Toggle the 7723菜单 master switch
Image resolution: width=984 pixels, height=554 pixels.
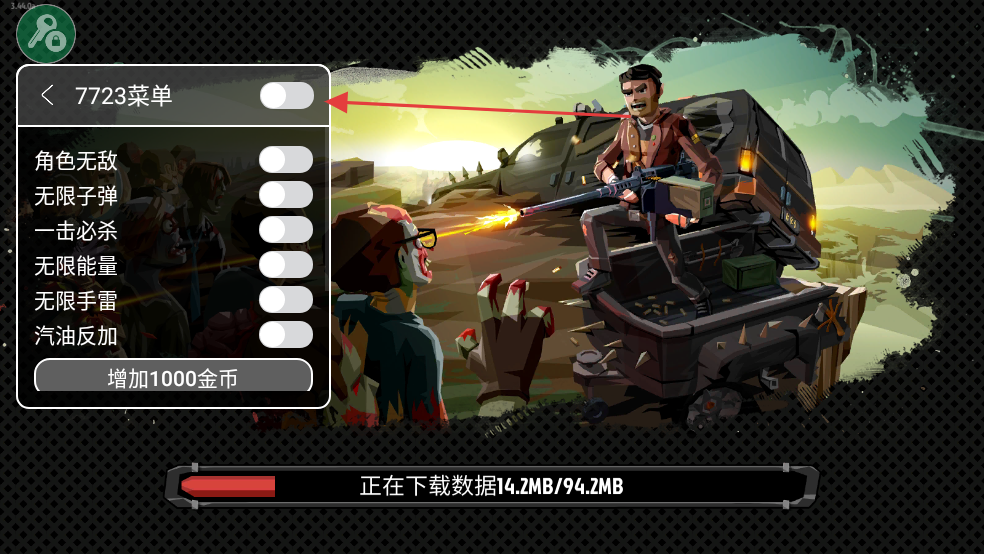(286, 95)
